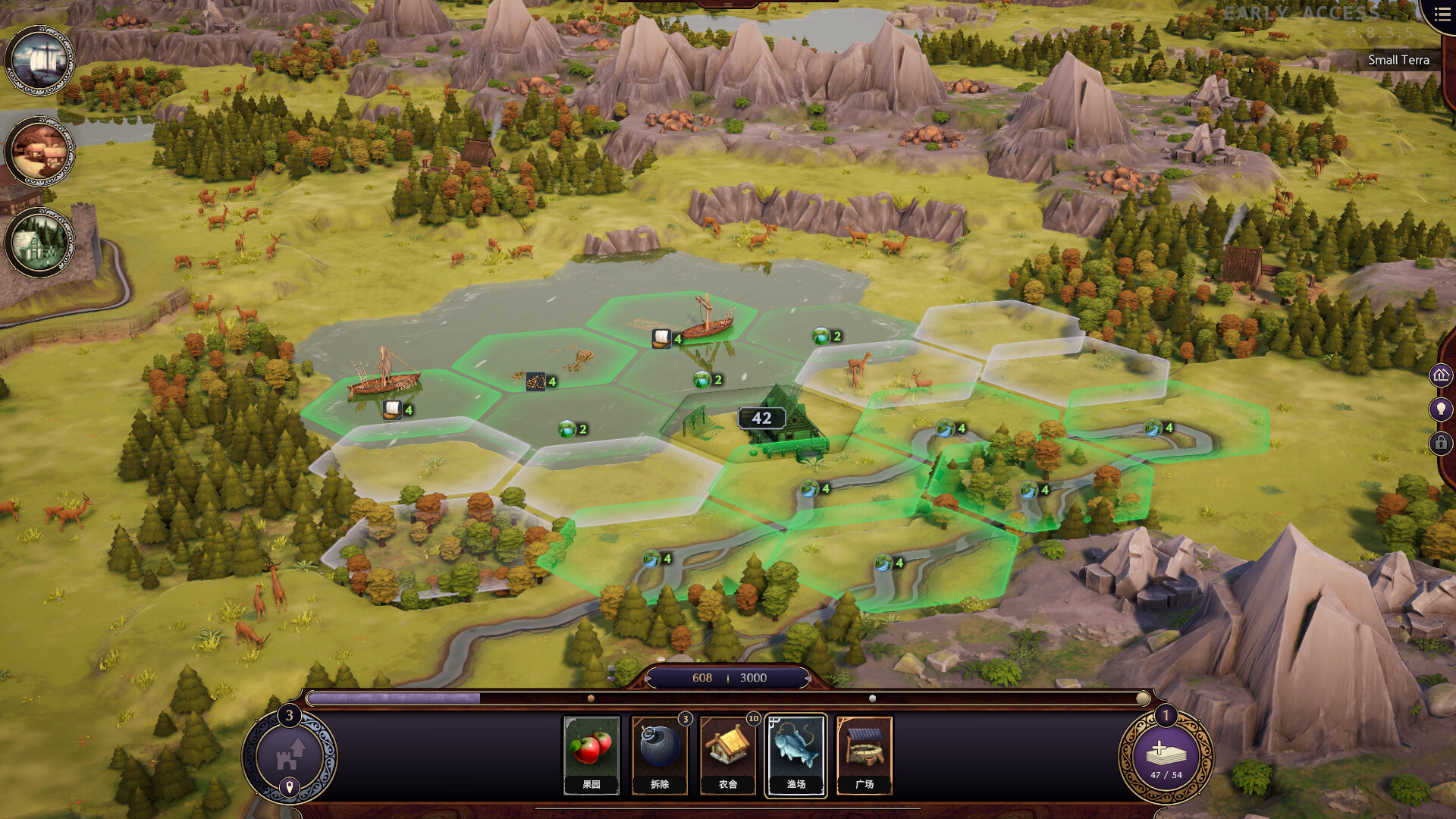Click the padlock lock button
Screen dimensions: 1456x819
[x=1441, y=443]
